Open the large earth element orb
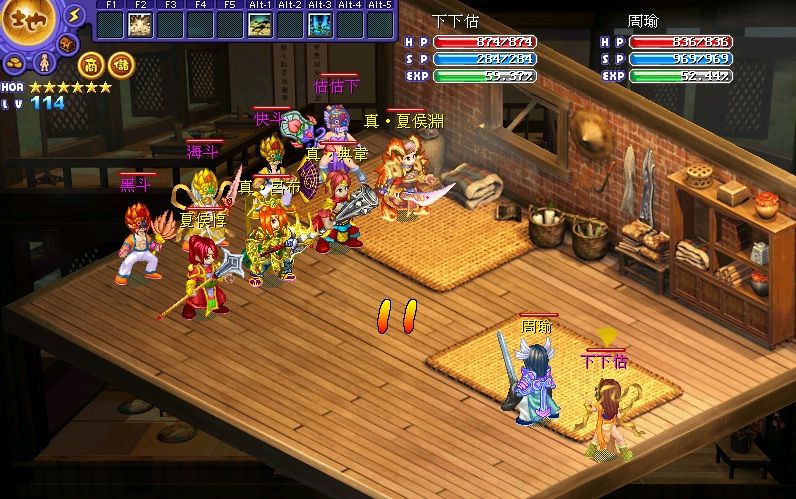 (30, 25)
